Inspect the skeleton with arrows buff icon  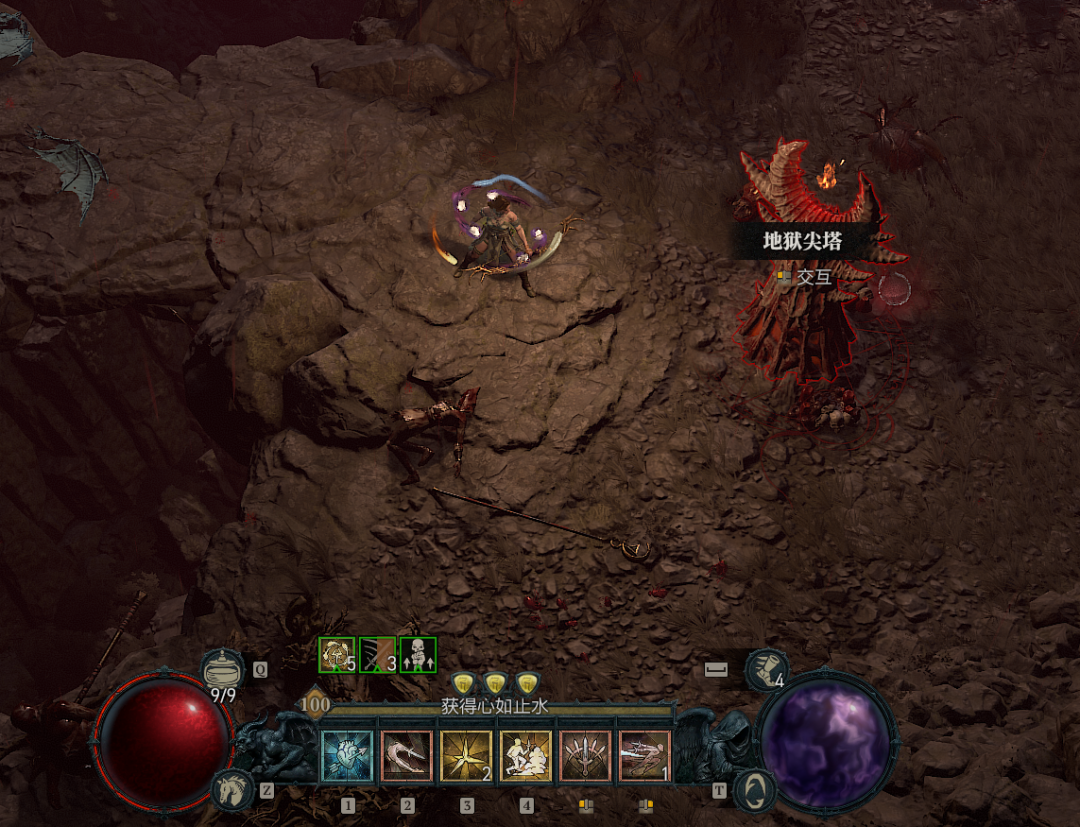point(418,655)
